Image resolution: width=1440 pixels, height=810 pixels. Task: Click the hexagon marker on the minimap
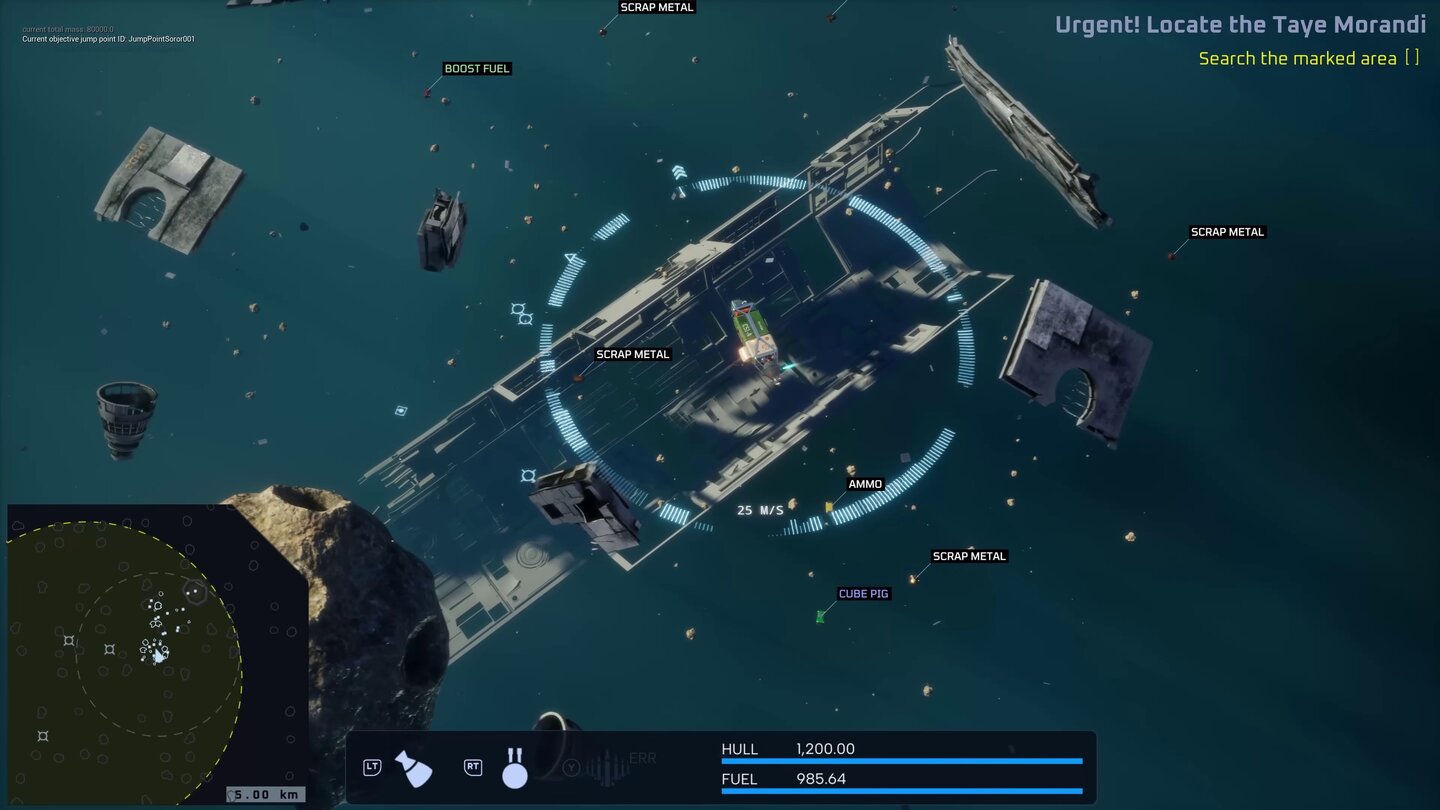(x=194, y=592)
